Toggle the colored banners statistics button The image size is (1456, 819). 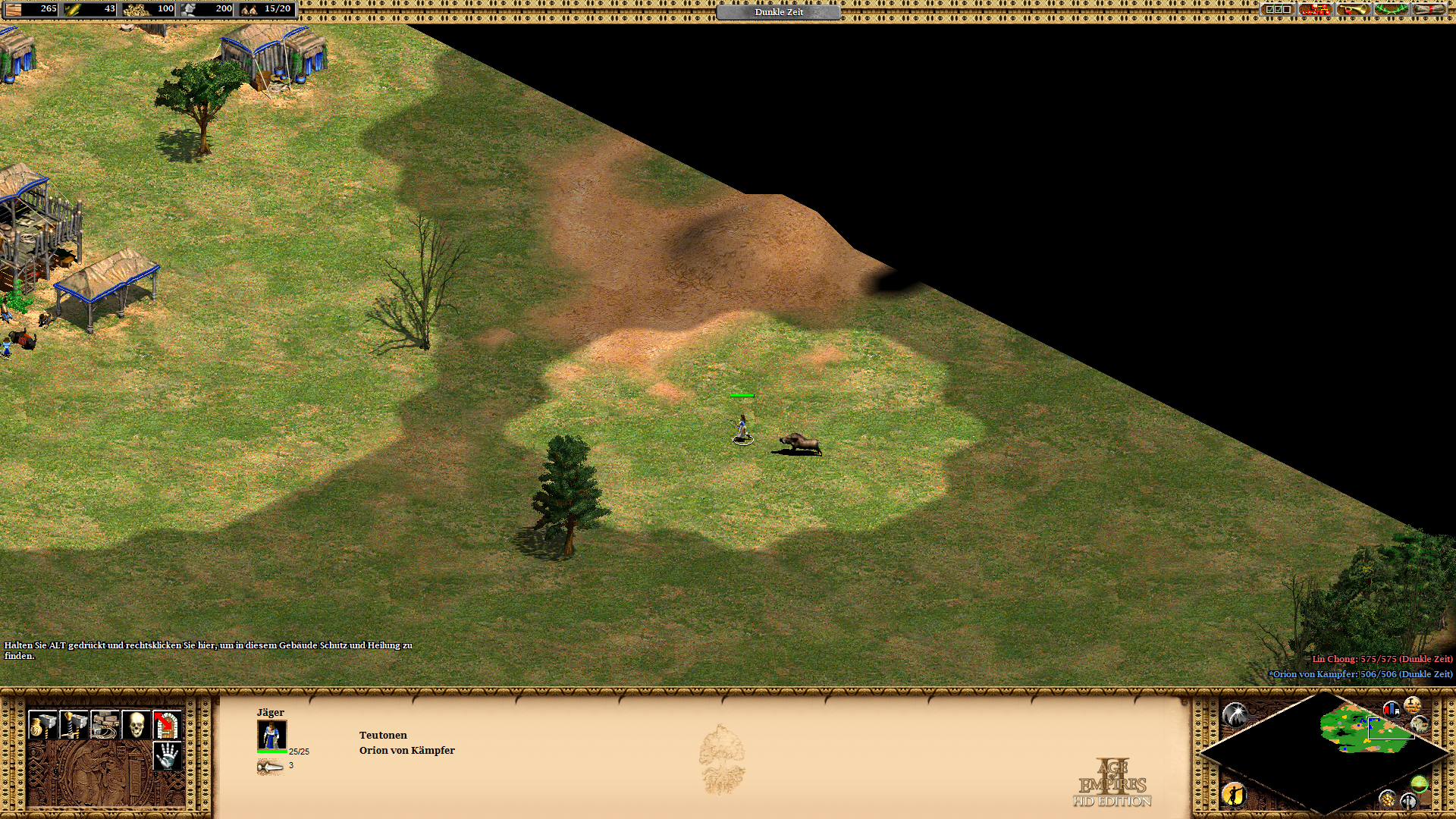tap(1392, 710)
